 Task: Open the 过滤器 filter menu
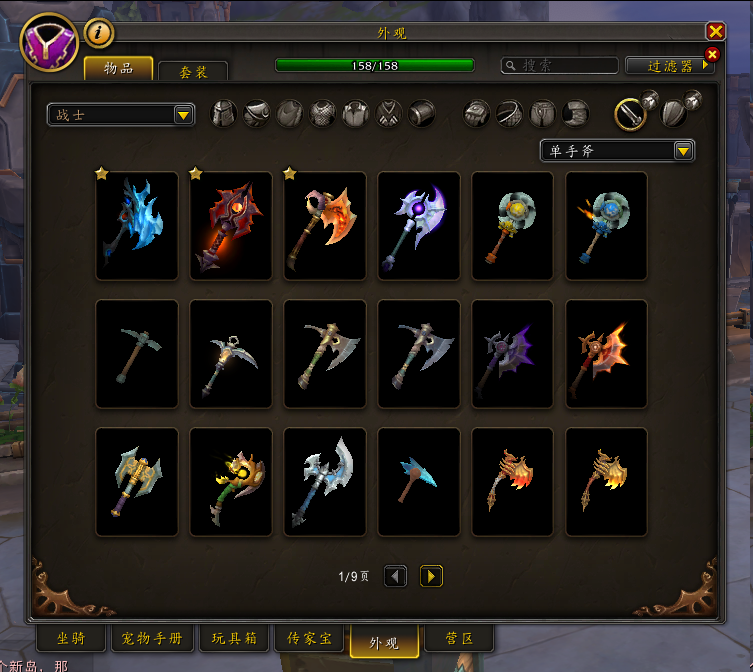coord(669,66)
